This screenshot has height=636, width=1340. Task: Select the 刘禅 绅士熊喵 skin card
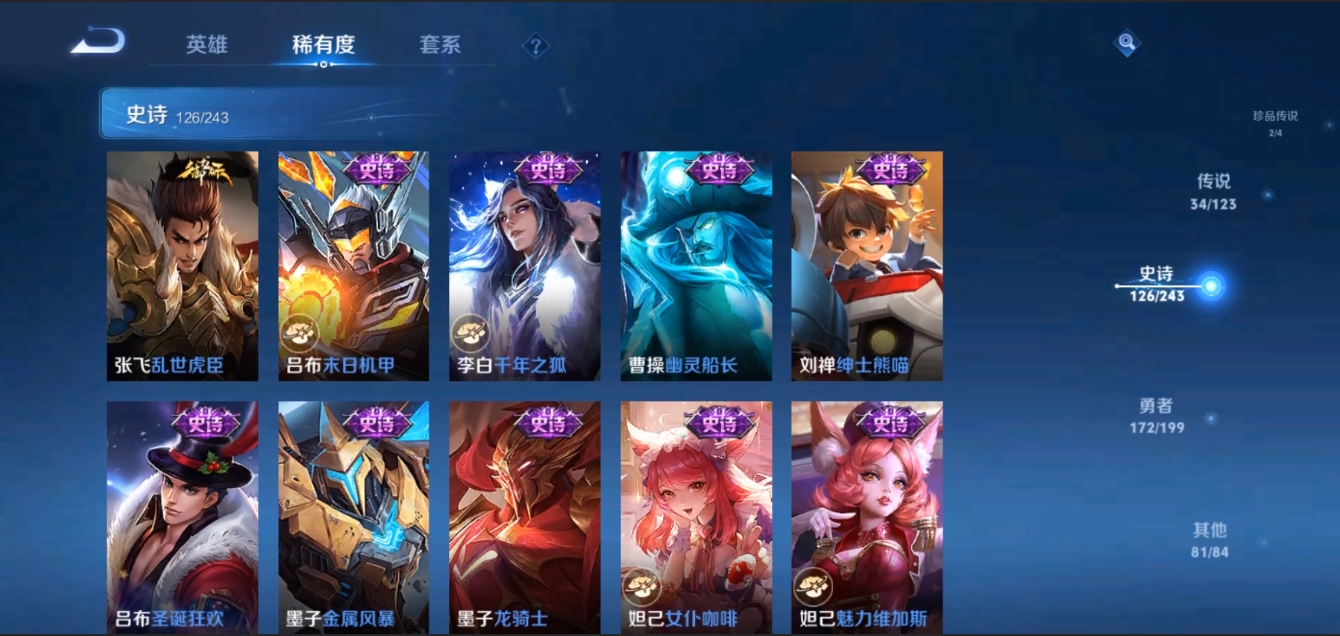coord(867,266)
